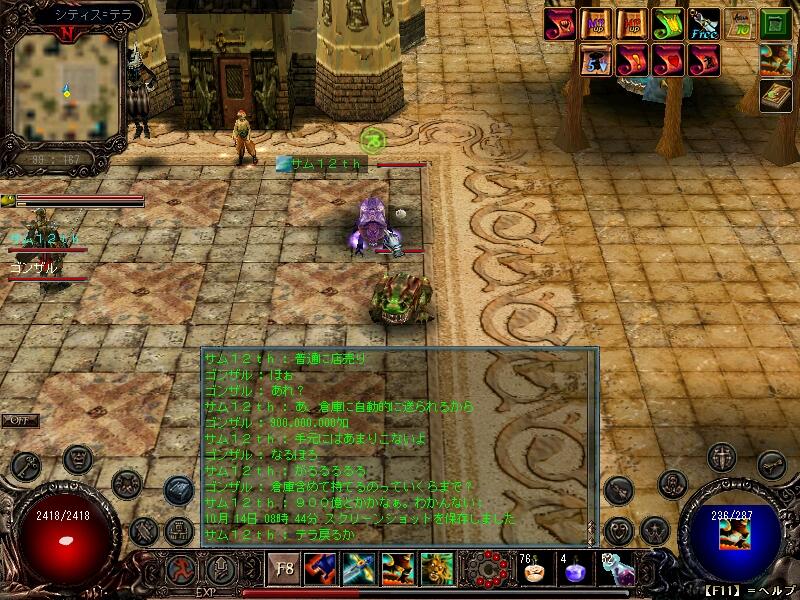800x600 pixels.
Task: Click the red scroll with heart symbol
Action: click(667, 61)
